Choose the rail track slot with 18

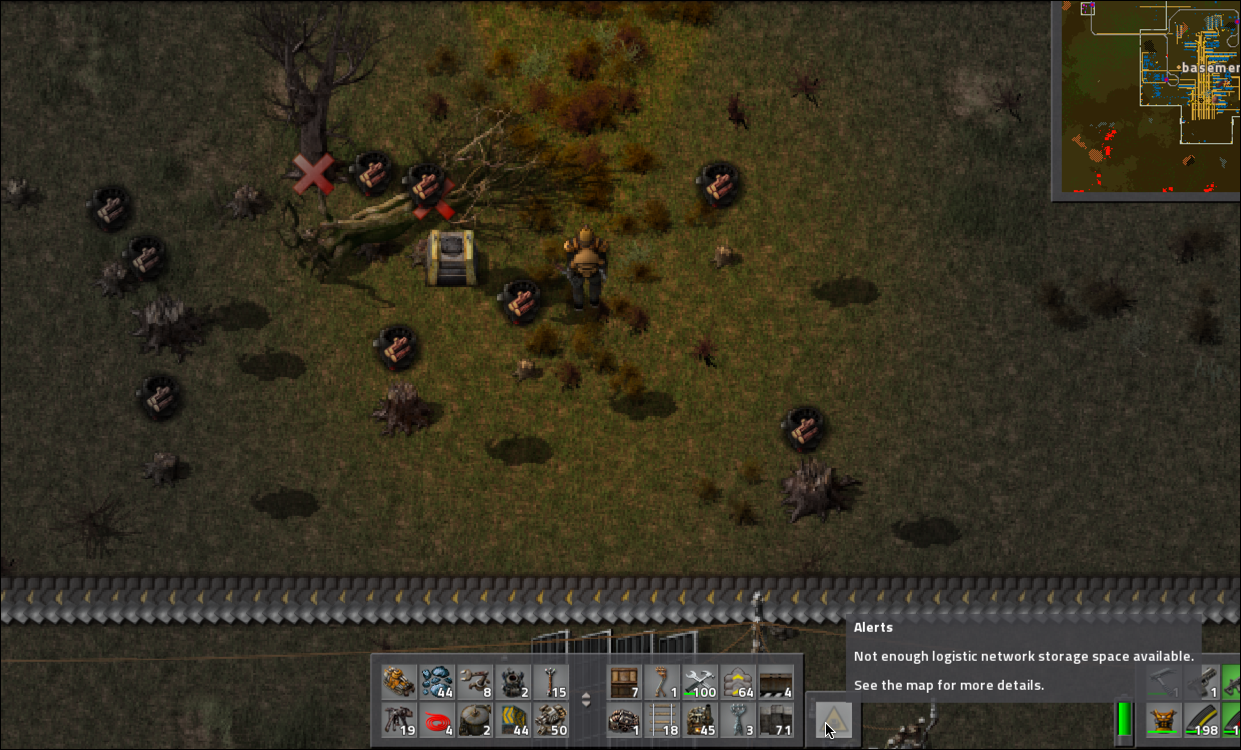(662, 720)
